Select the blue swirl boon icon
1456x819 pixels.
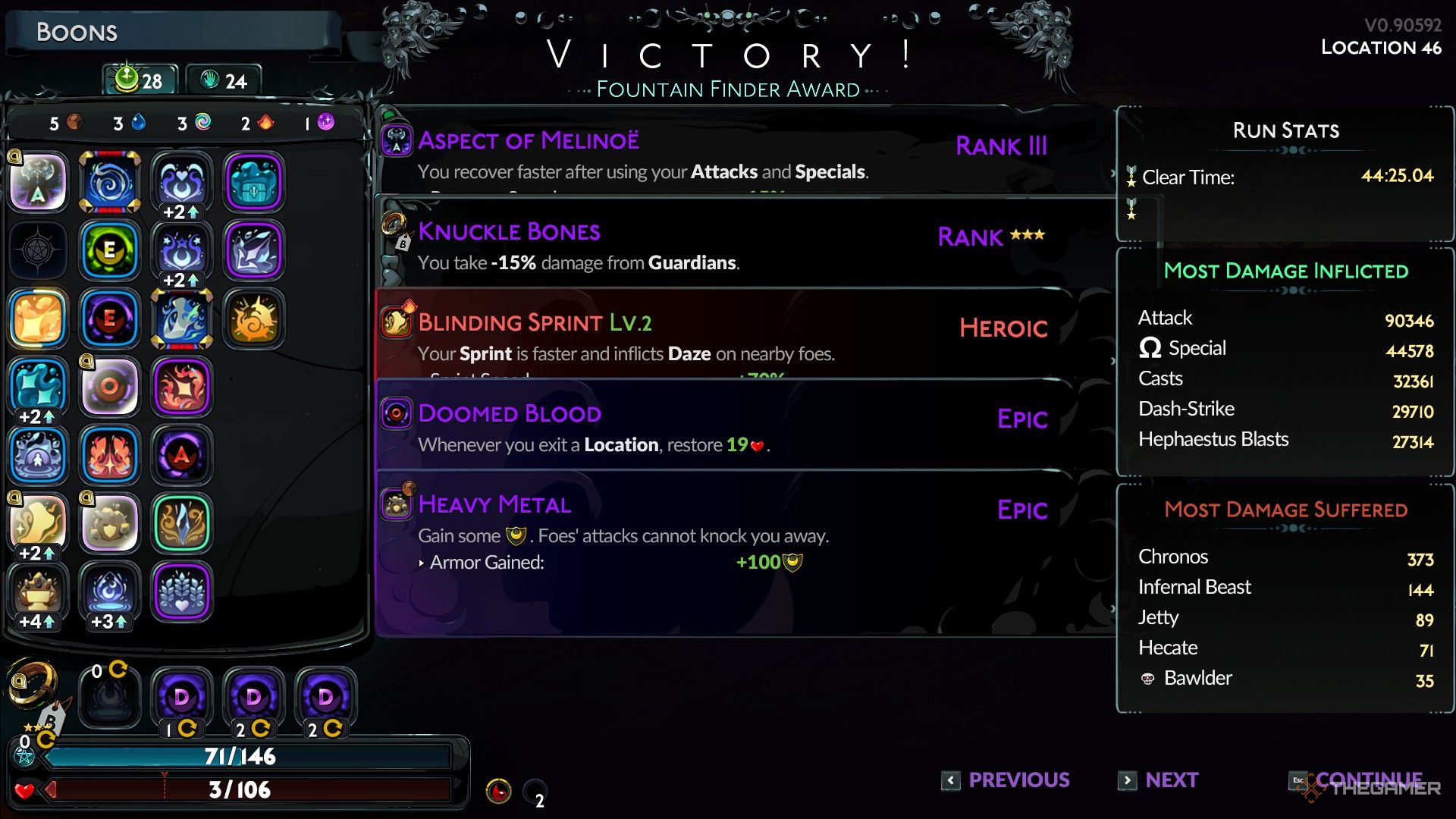[110, 182]
